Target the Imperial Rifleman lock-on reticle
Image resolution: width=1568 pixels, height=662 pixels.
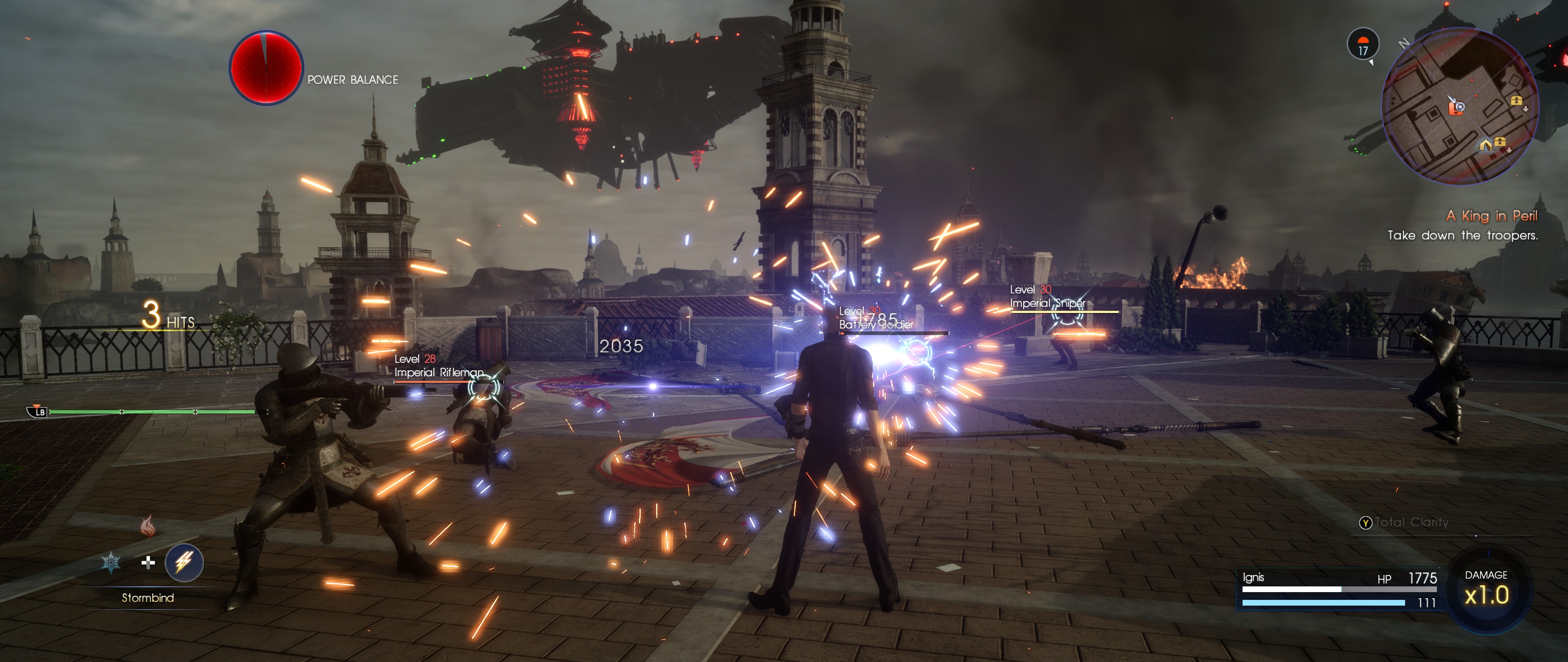(x=484, y=386)
